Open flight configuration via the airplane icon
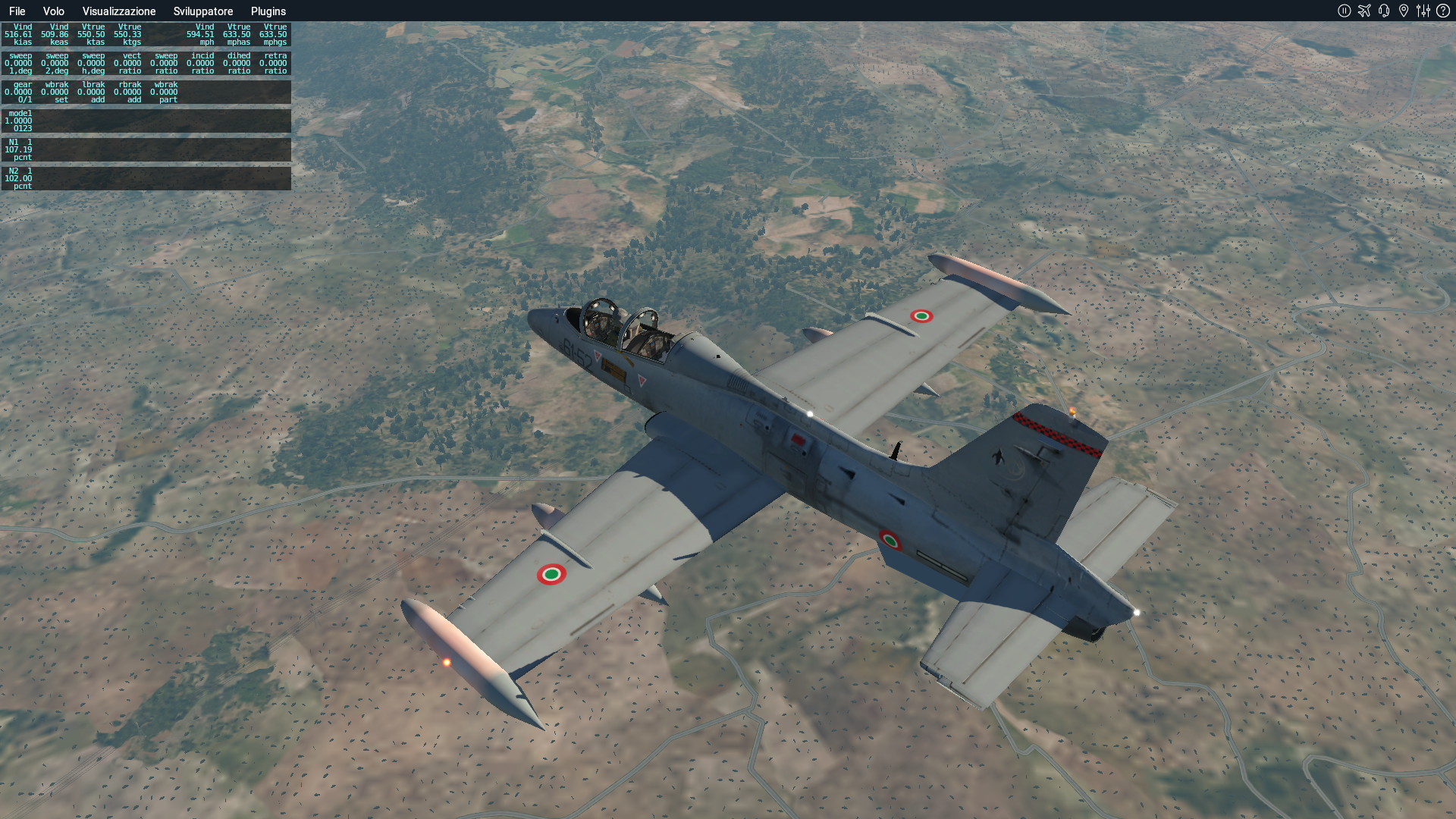This screenshot has height=819, width=1456. point(1364,11)
